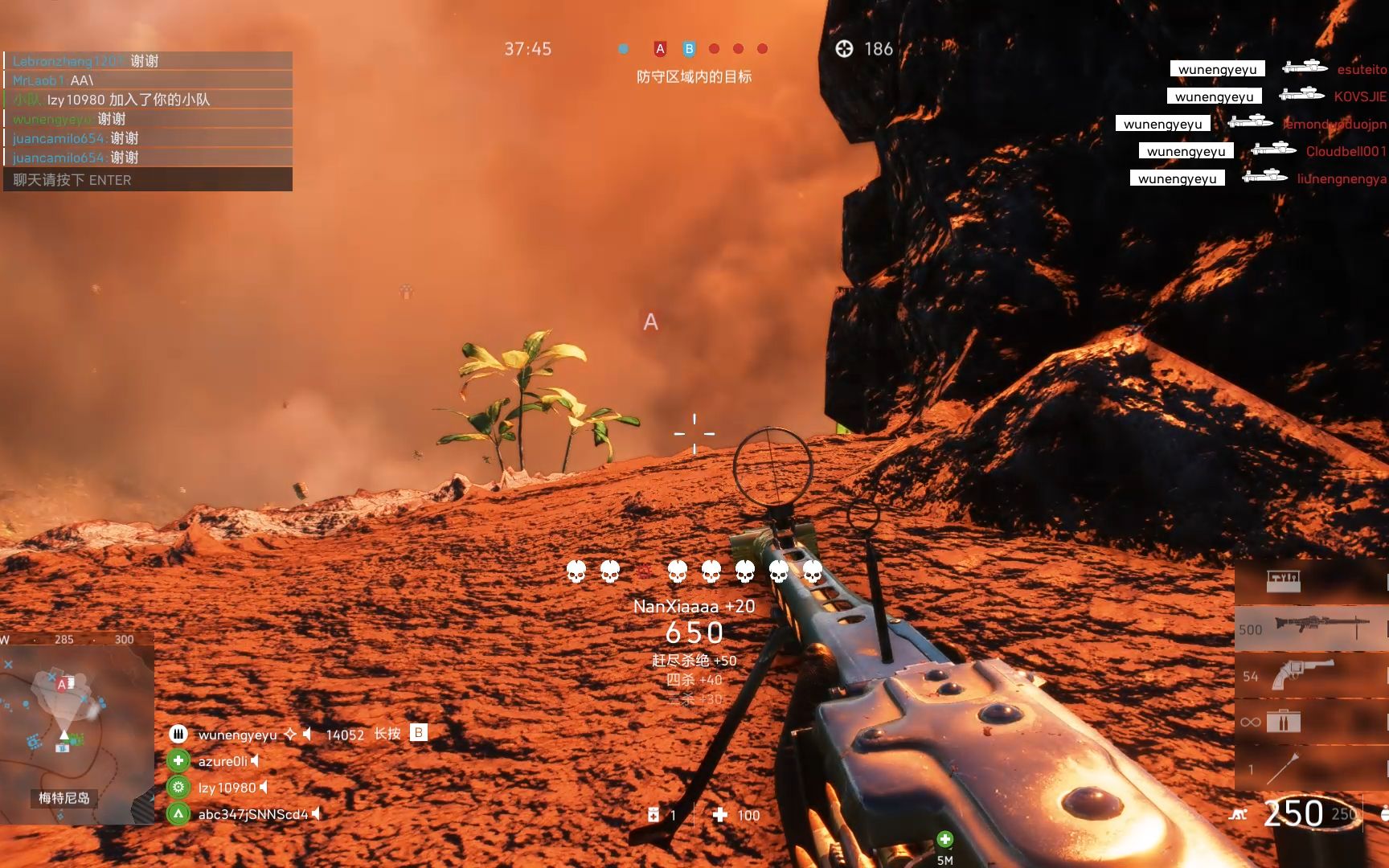This screenshot has width=1389, height=868.
Task: Click squad member lzy10980
Action: tap(227, 788)
